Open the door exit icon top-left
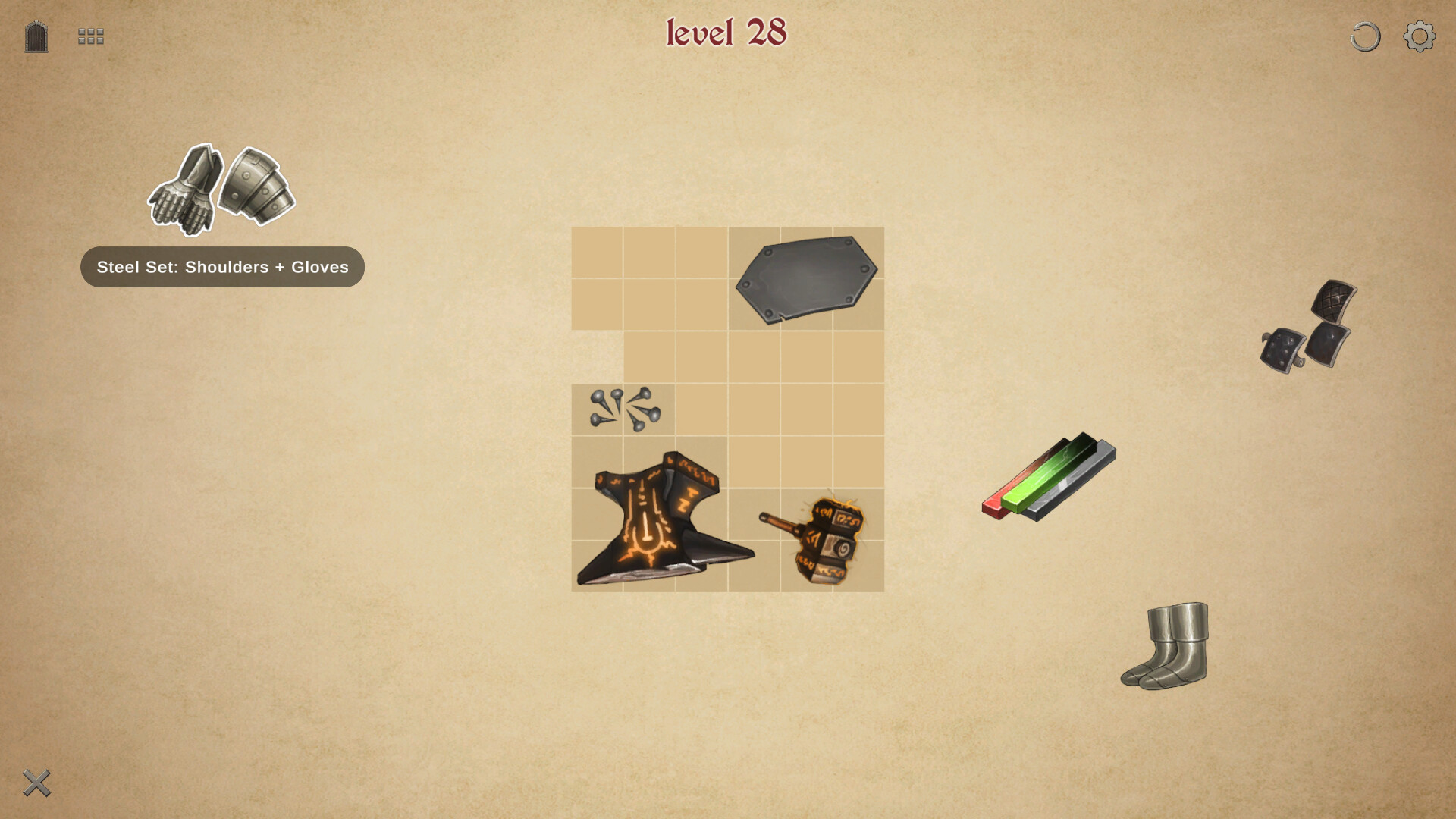This screenshot has height=819, width=1456. click(x=35, y=36)
